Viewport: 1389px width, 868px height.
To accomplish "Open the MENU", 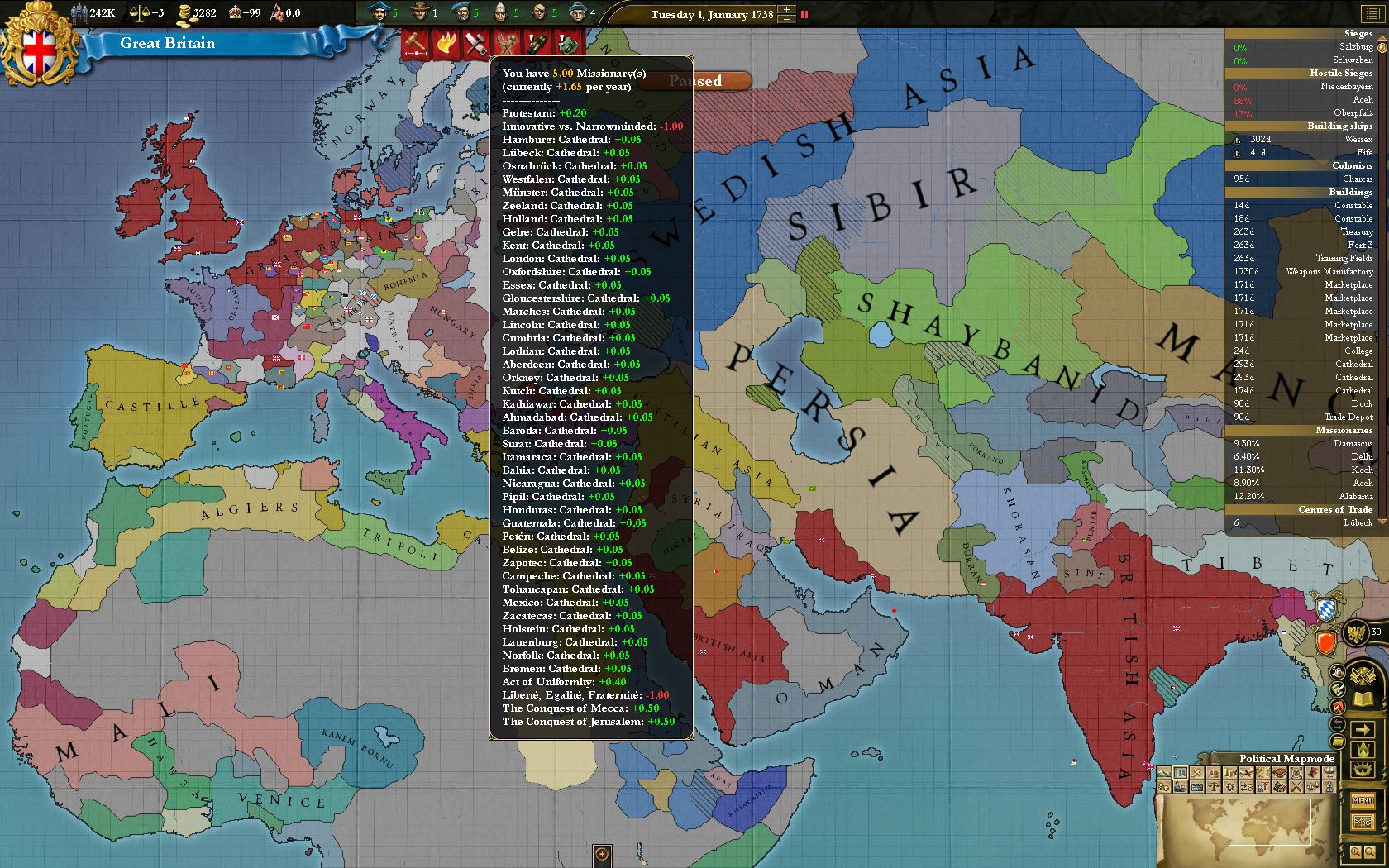I will coord(1363,802).
